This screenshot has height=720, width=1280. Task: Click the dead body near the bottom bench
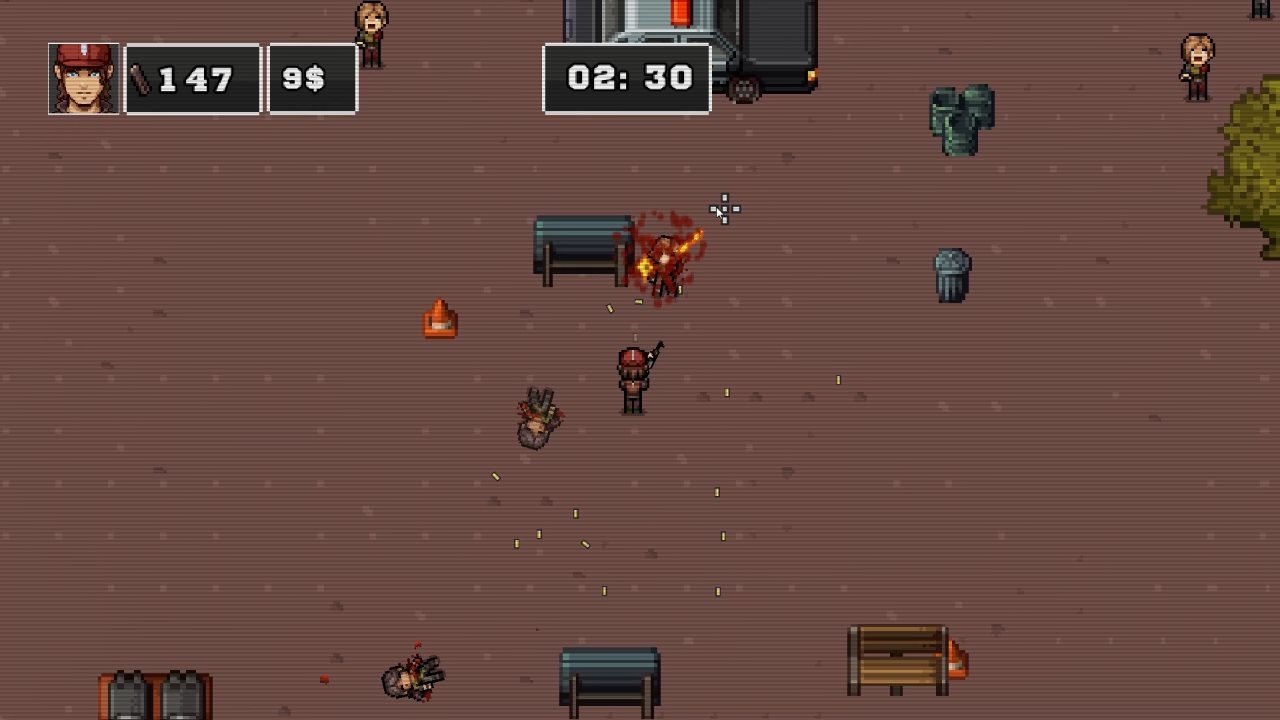(x=410, y=680)
